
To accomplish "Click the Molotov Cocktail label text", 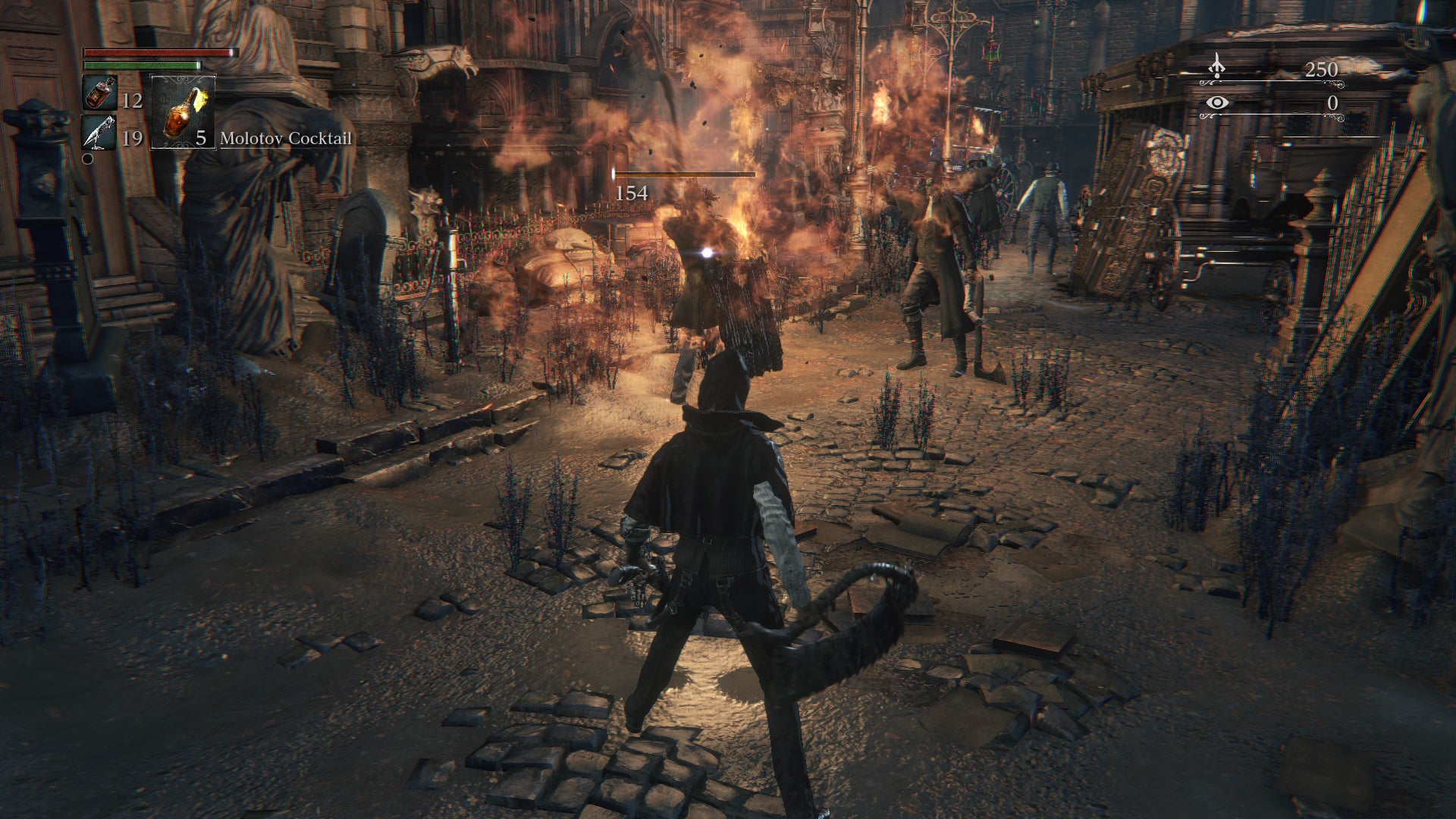I will pos(285,140).
